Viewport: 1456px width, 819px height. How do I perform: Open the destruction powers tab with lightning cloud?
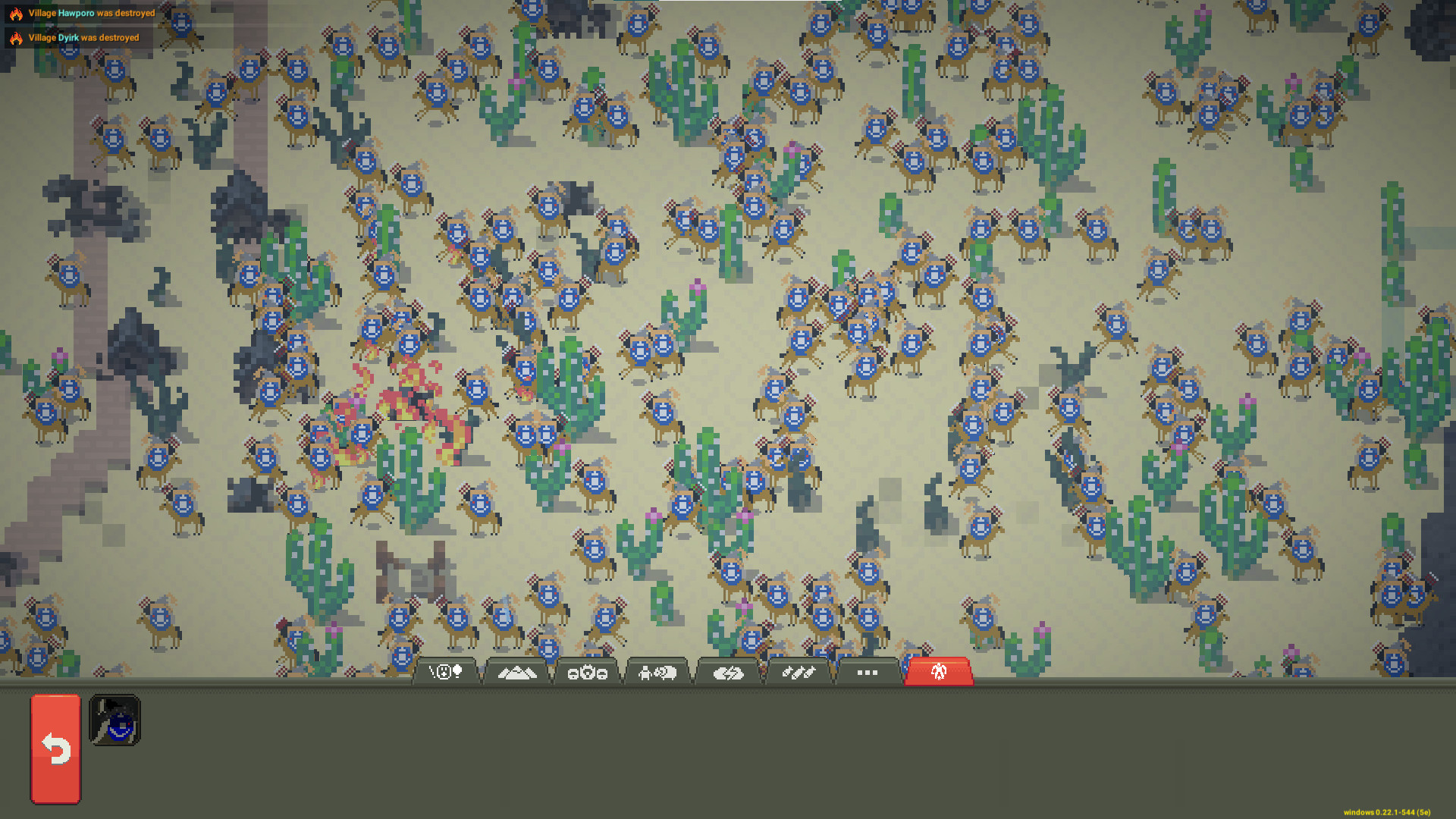[x=730, y=672]
